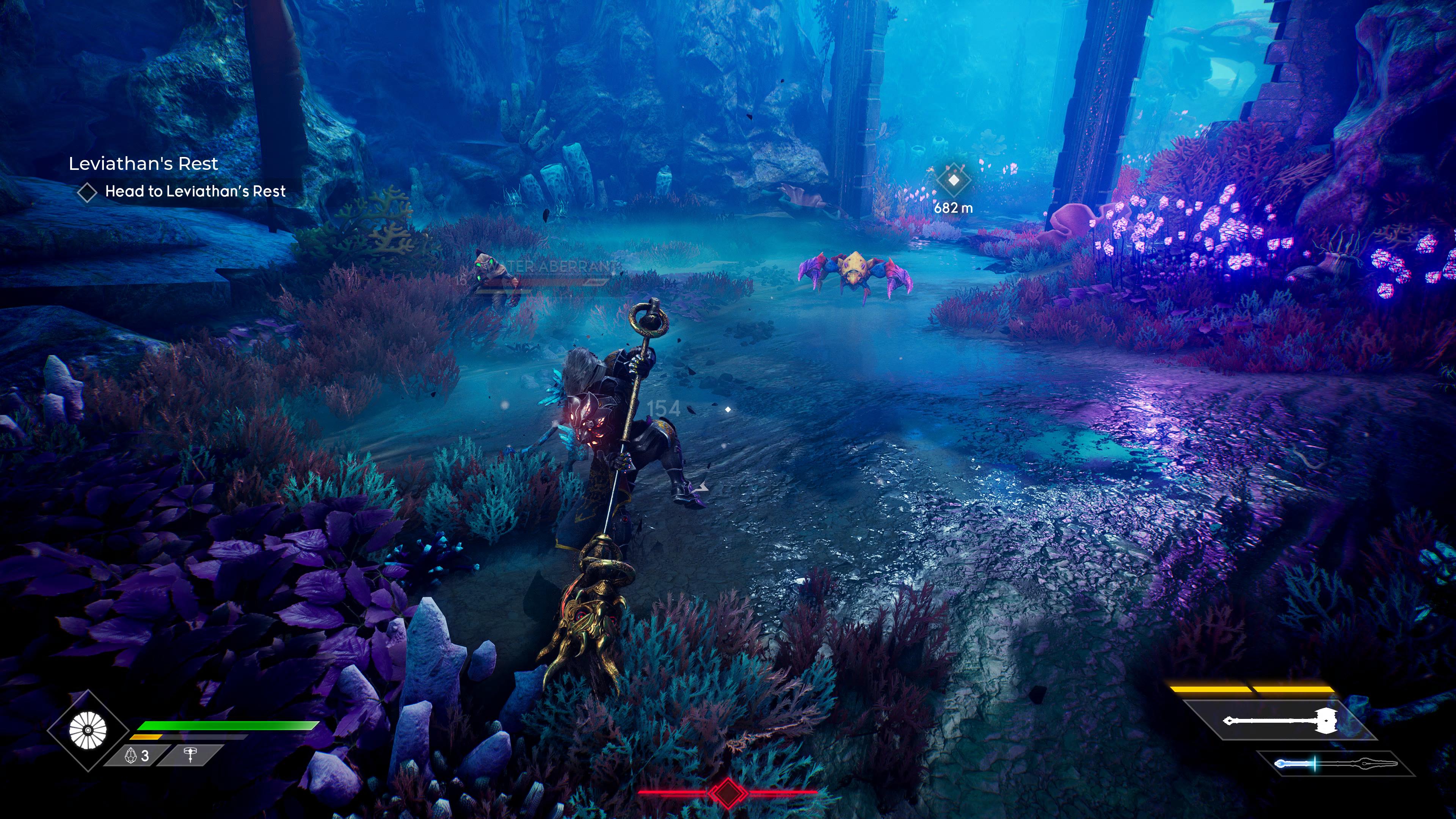
Task: Select the banner ability slot
Action: [x=190, y=755]
